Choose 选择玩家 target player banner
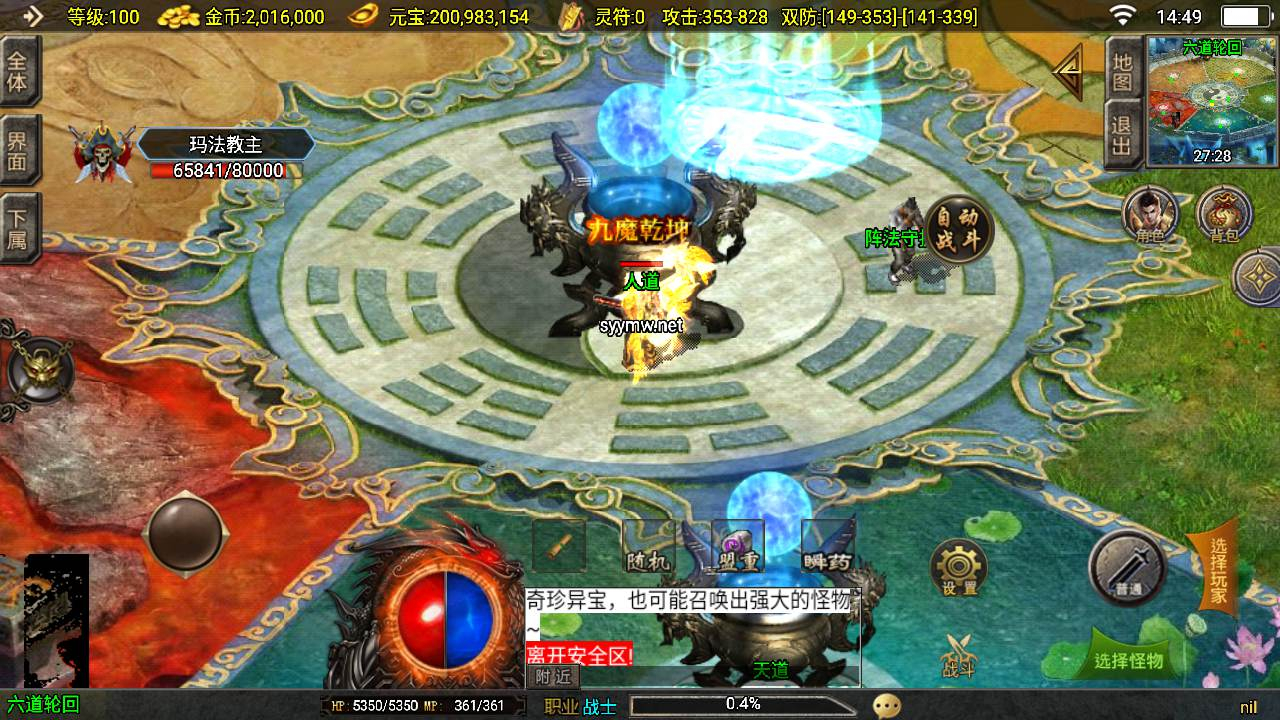The image size is (1280, 720). click(1217, 570)
